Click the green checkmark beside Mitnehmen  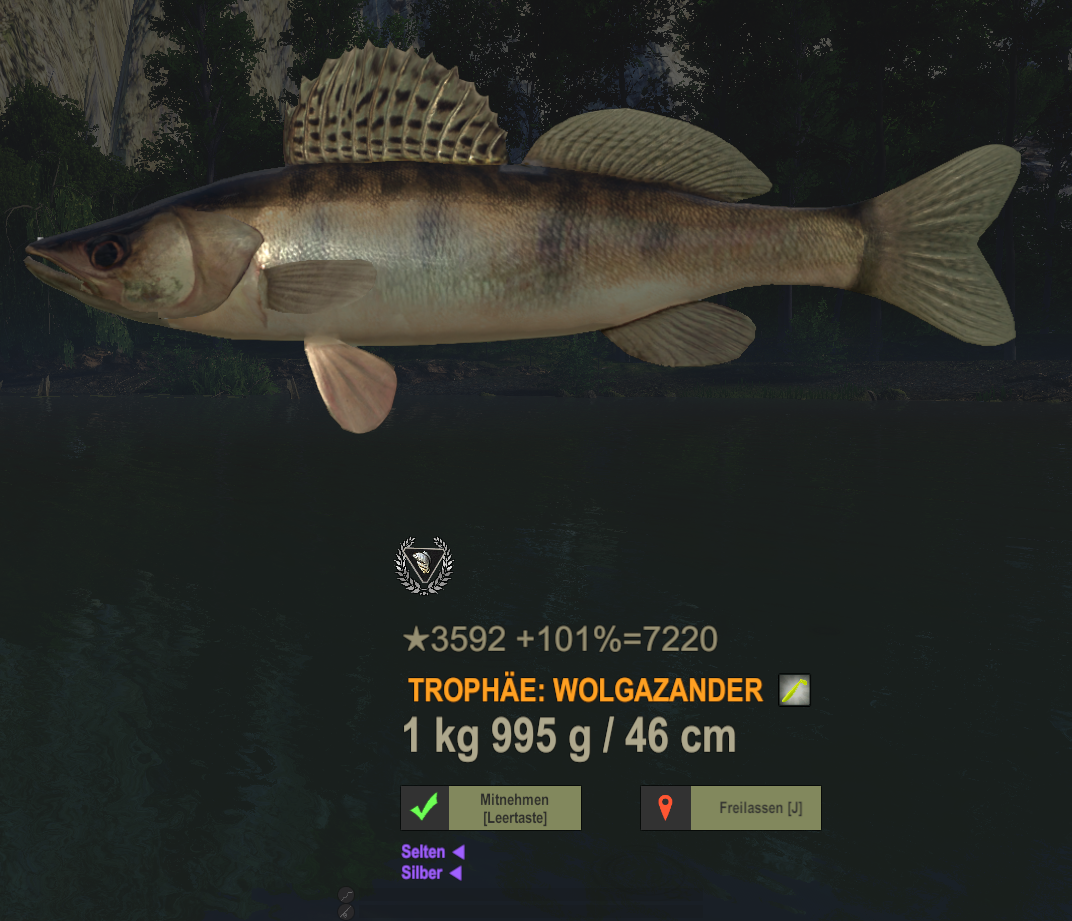coord(425,808)
